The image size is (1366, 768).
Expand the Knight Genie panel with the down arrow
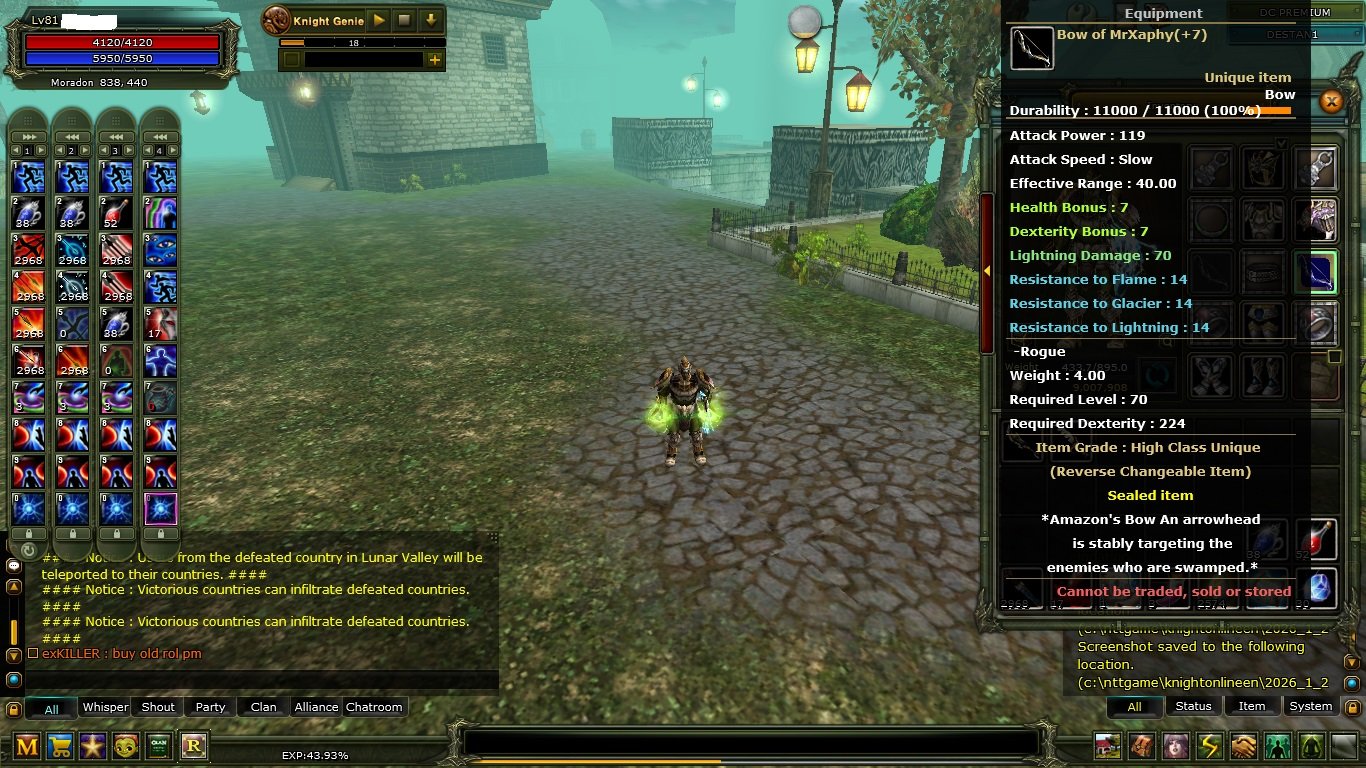[x=431, y=20]
